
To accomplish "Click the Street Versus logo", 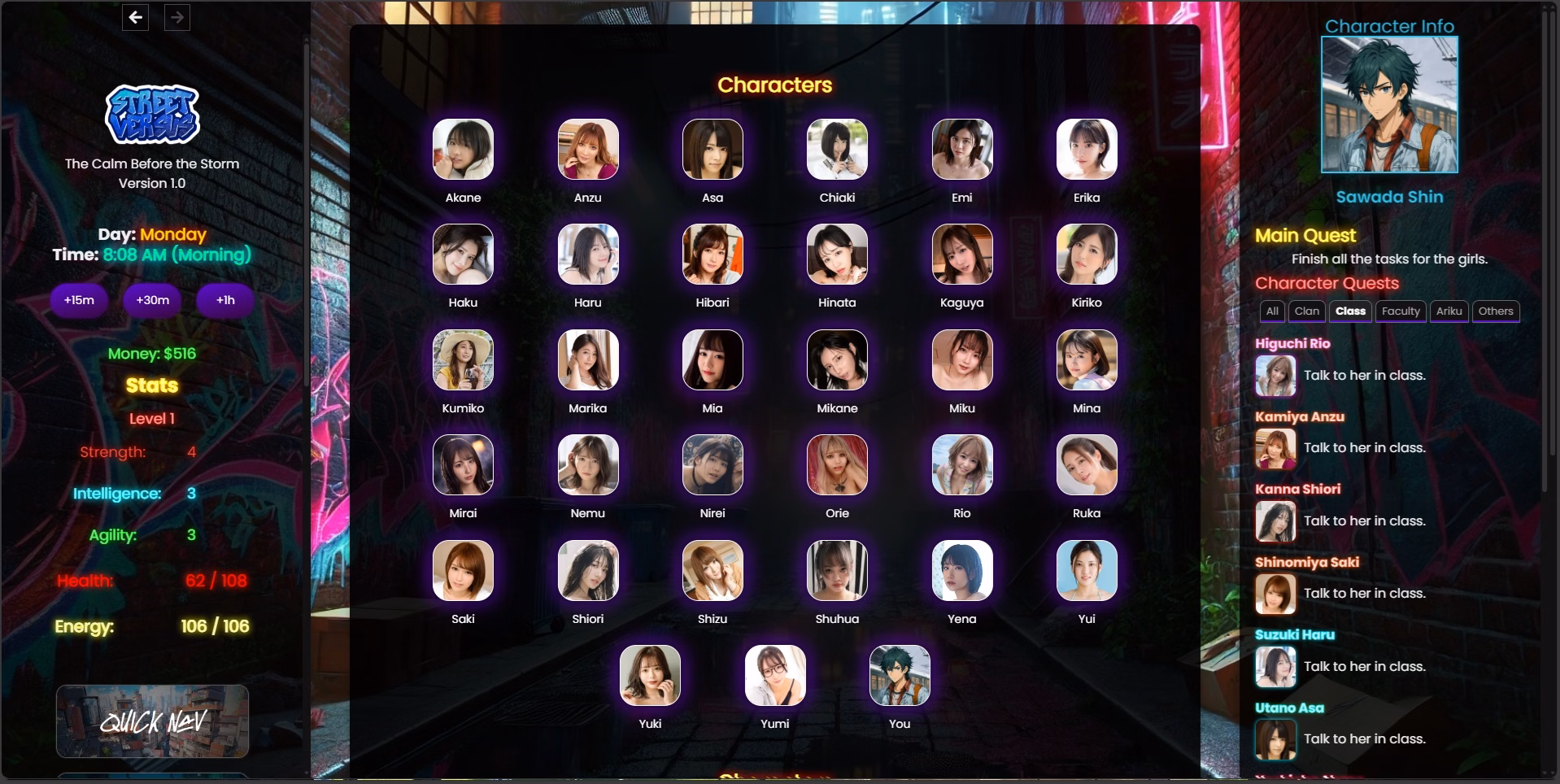I will (152, 115).
